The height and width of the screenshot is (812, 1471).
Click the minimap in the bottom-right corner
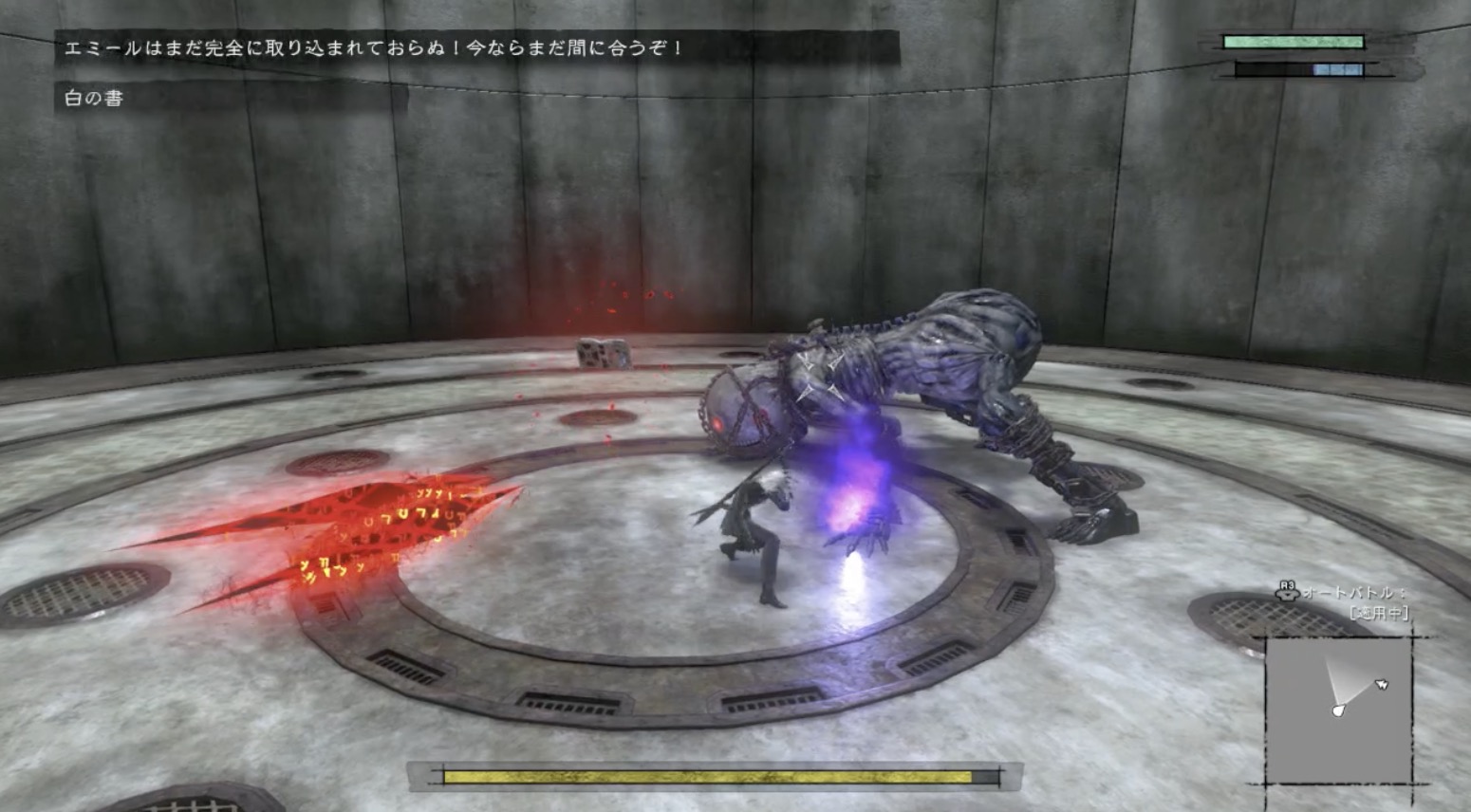(1340, 711)
